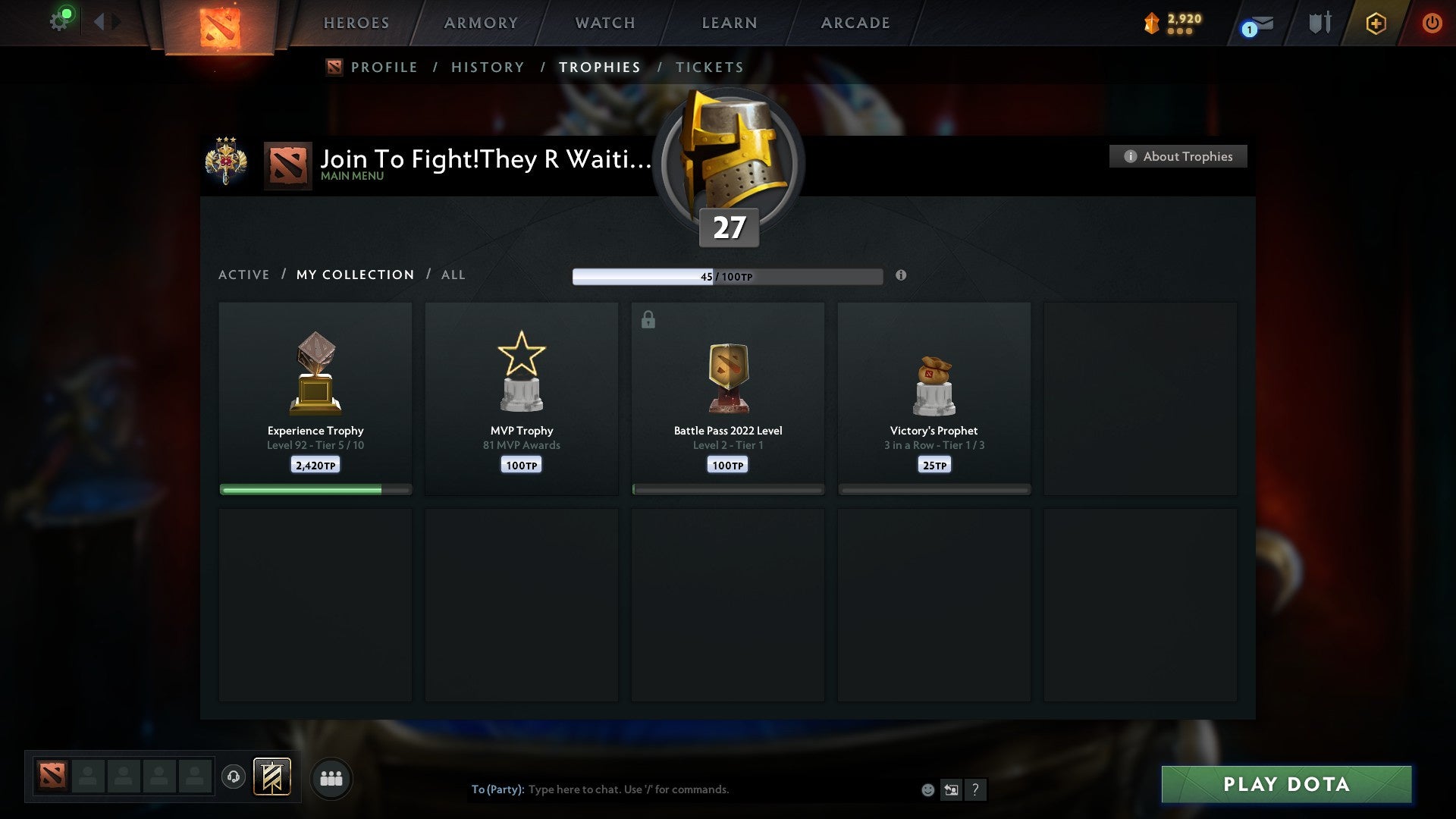The height and width of the screenshot is (819, 1456).
Task: Open the Armory shield and sword icon
Action: click(x=1319, y=23)
